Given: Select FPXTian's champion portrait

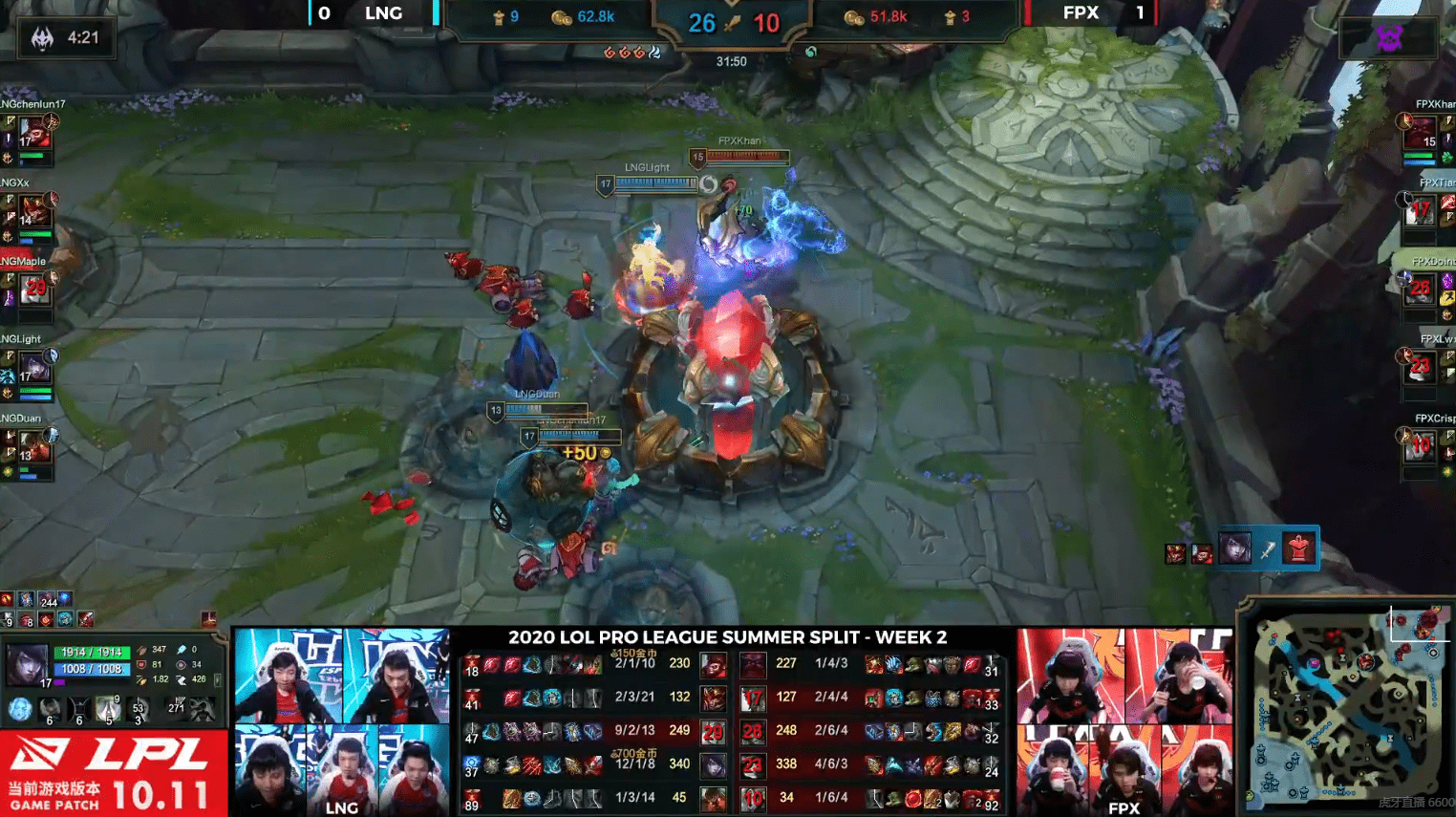Looking at the screenshot, I should pyautogui.click(x=1421, y=210).
